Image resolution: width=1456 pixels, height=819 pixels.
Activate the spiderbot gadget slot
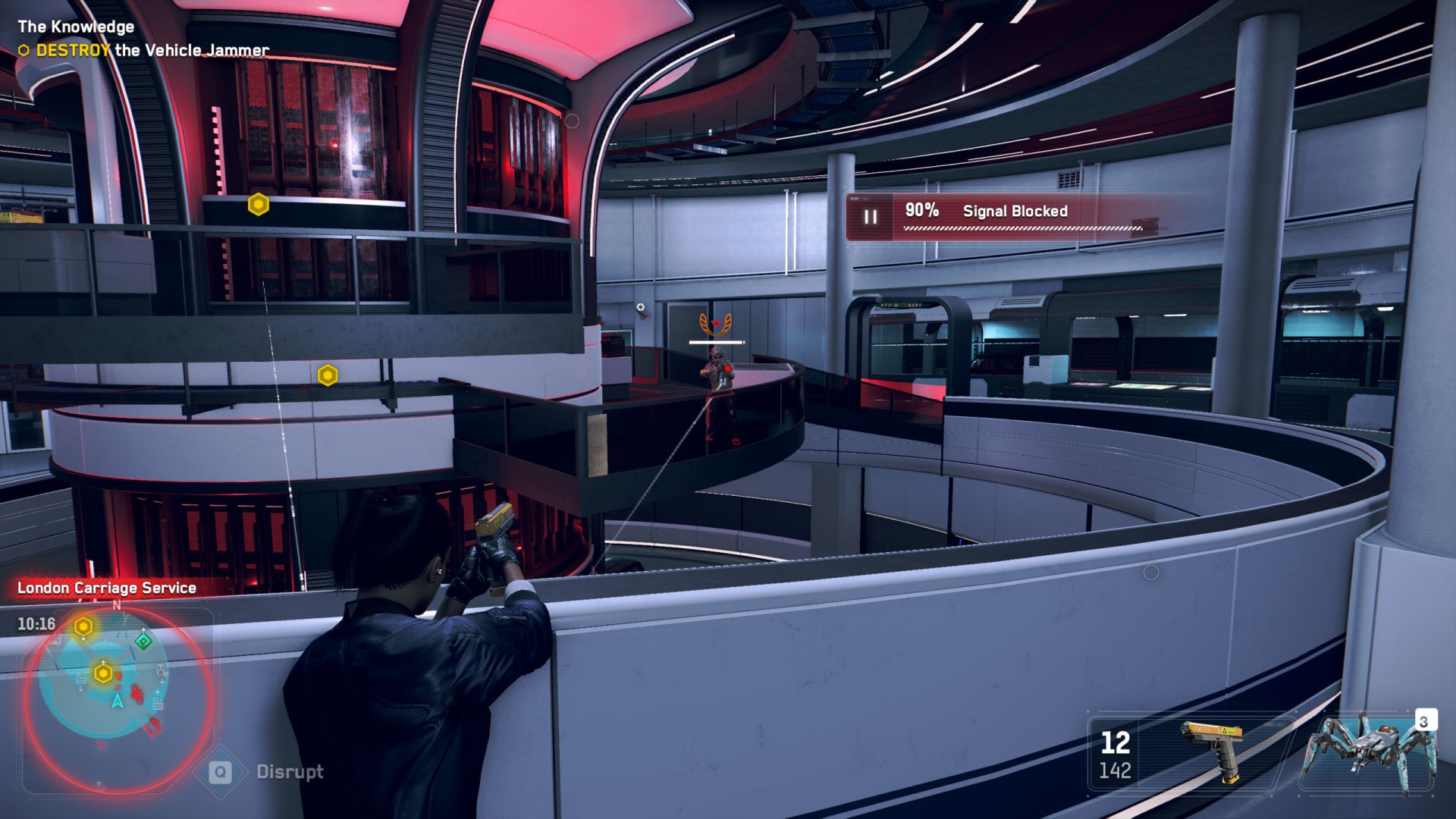(1369, 752)
